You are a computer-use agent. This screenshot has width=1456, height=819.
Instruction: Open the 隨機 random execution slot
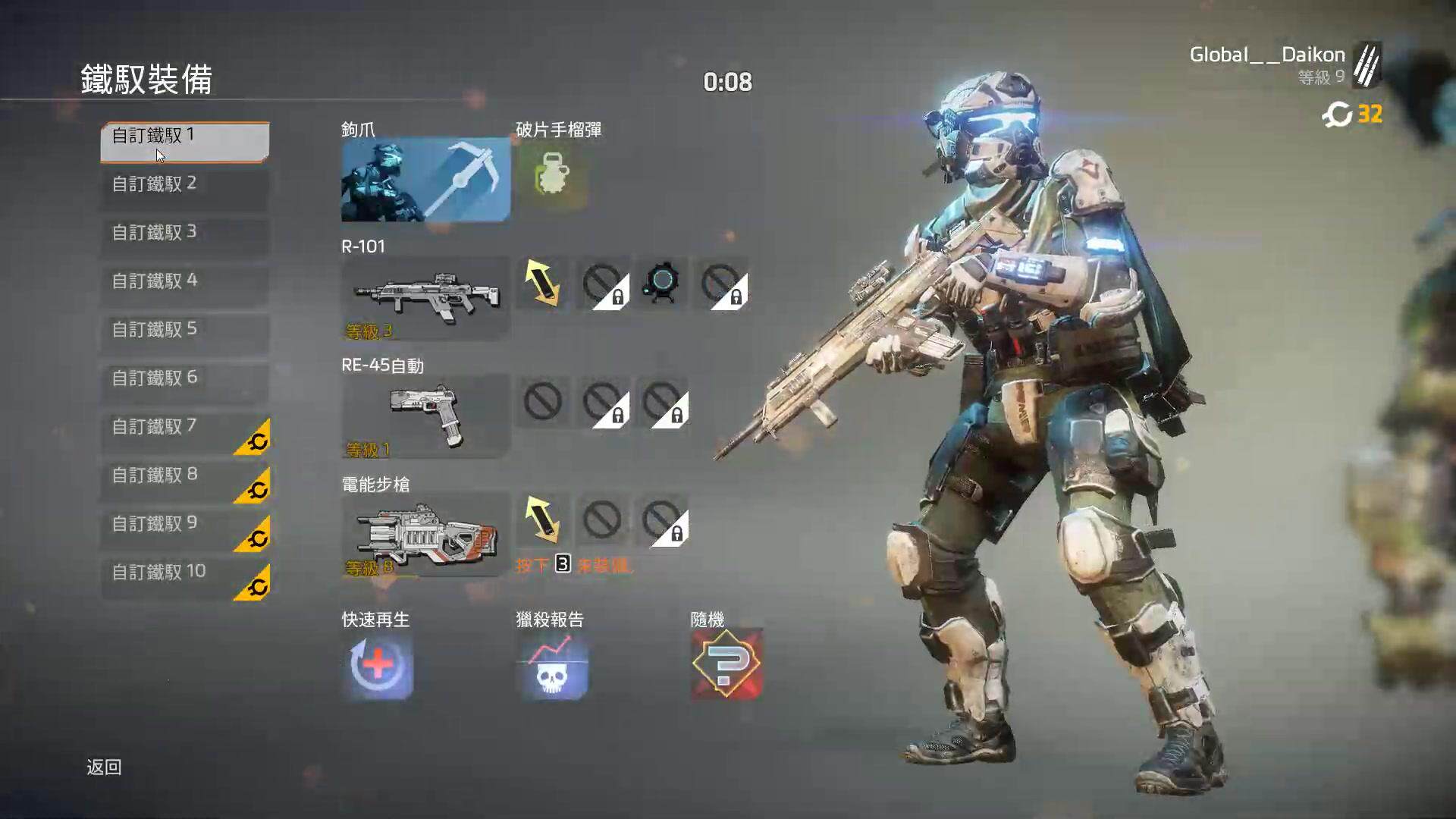pos(726,664)
